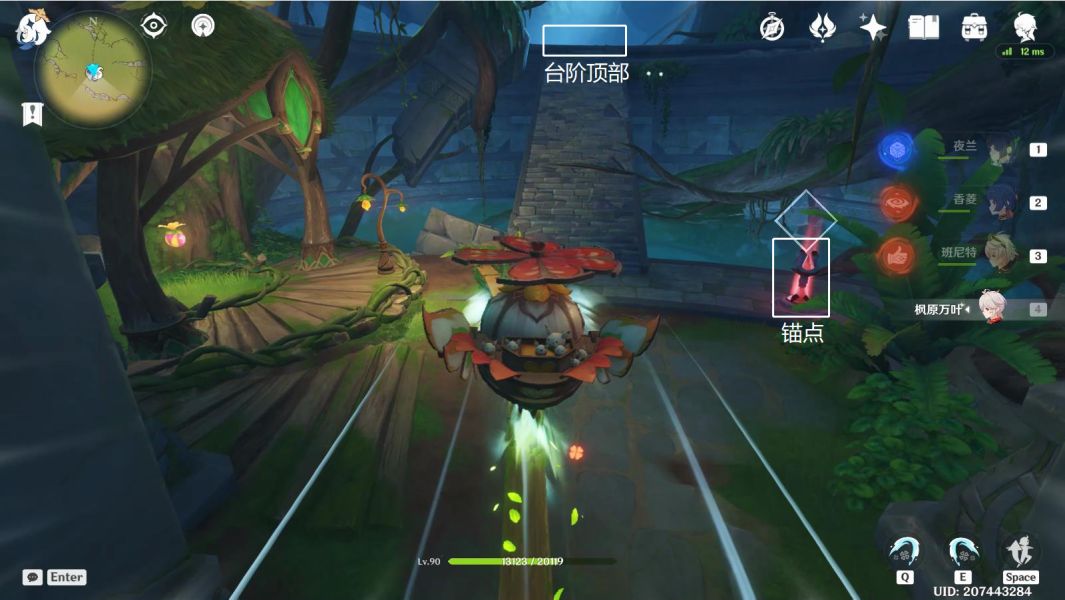Open the character profile head icon
This screenshot has width=1065, height=600.
1025,27
